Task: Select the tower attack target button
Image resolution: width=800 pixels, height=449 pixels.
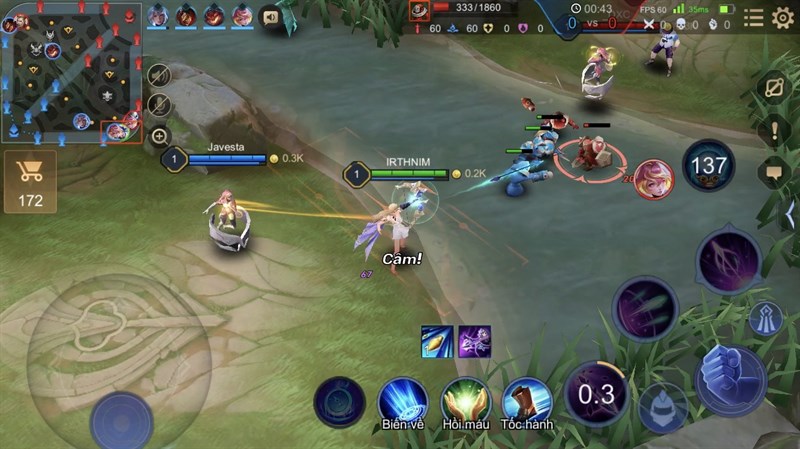Action: 765,318
